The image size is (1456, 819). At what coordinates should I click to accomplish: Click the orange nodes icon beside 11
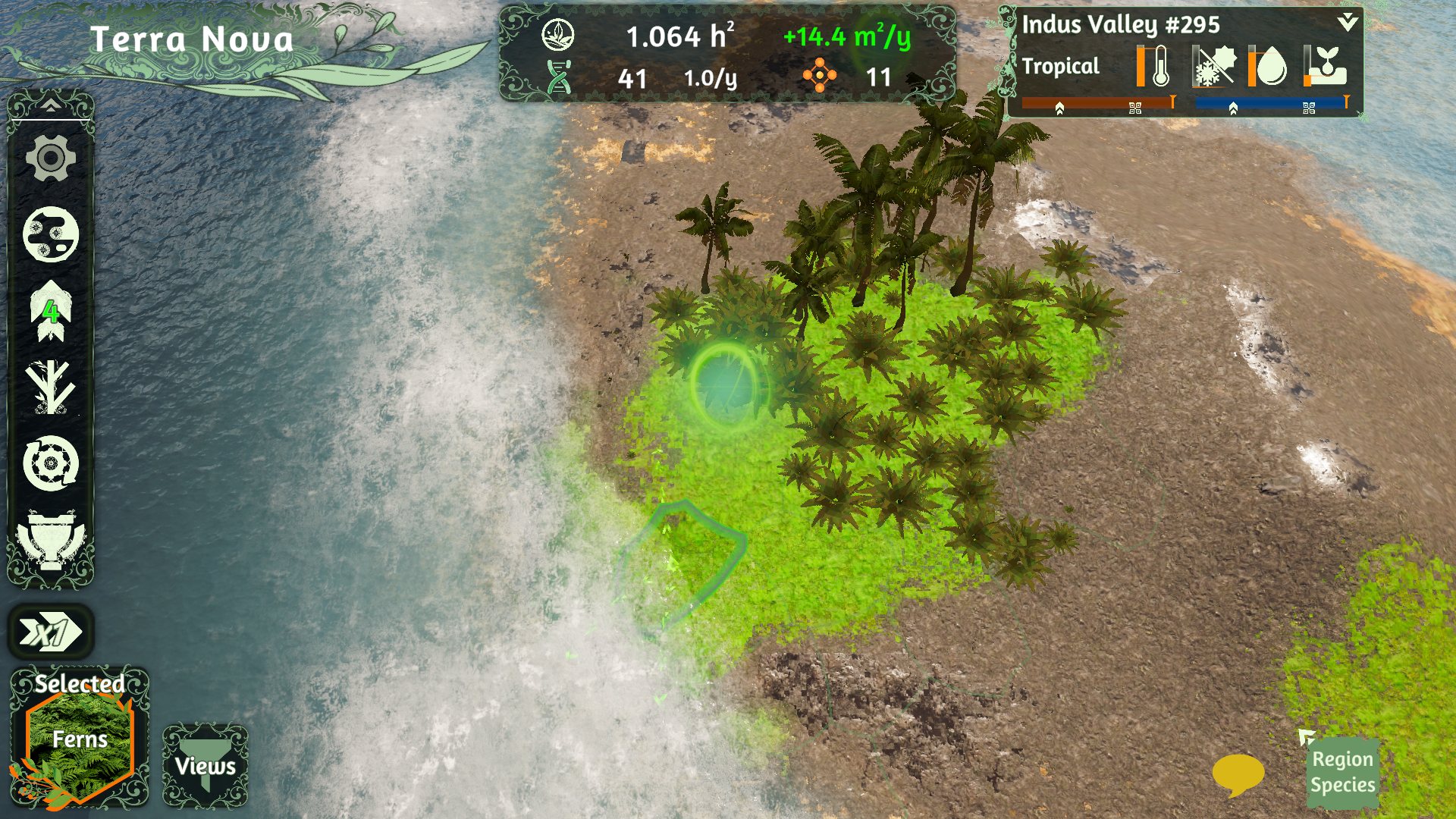820,76
